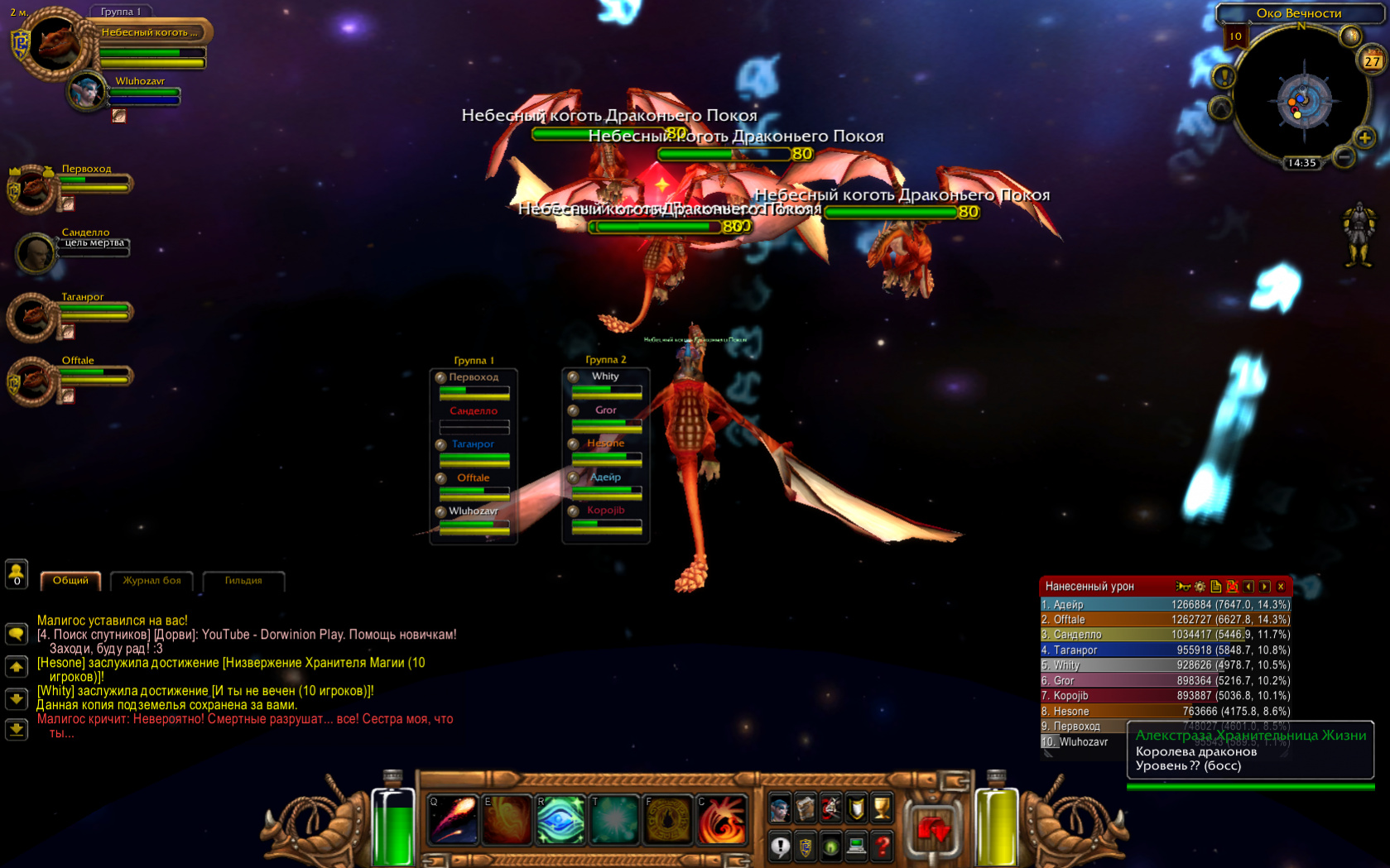Select the Whity raid frame in Группа 2
Screen dimensions: 1390x868
click(x=606, y=384)
